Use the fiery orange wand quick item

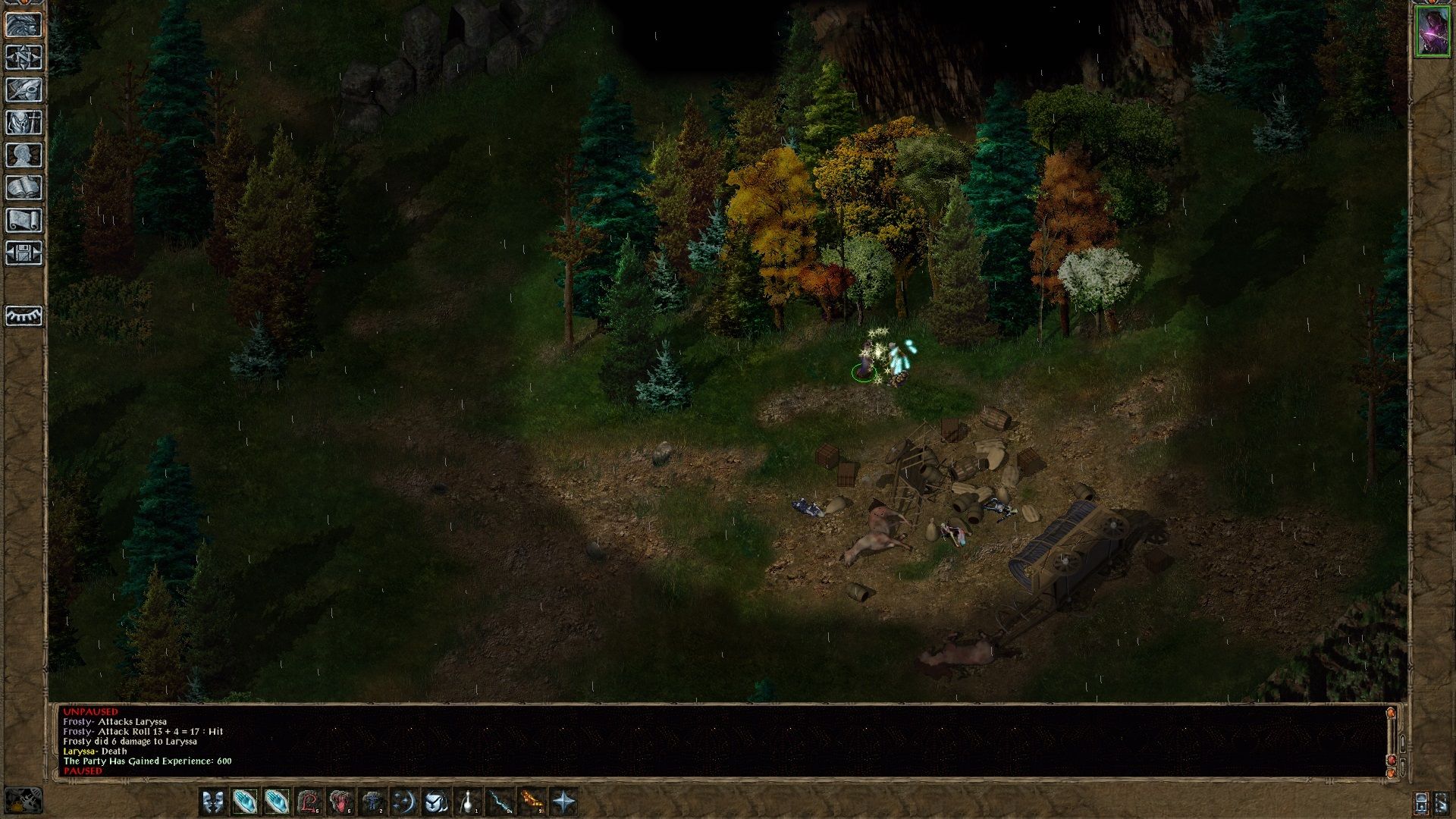(532, 802)
